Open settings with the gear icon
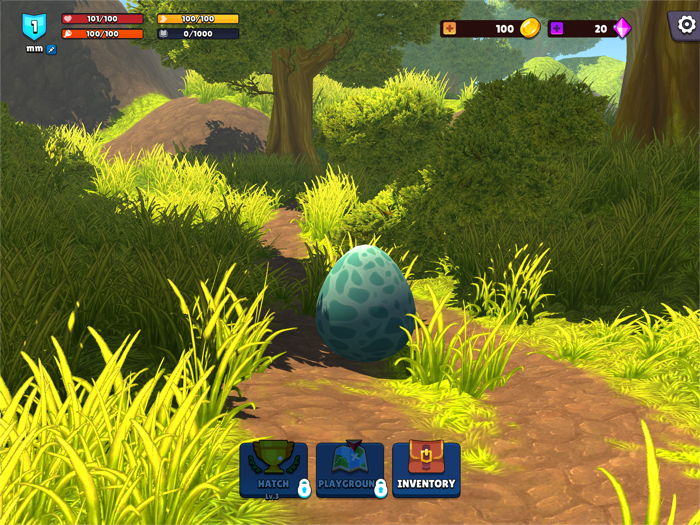Screen dimensions: 700x525 click(685, 24)
